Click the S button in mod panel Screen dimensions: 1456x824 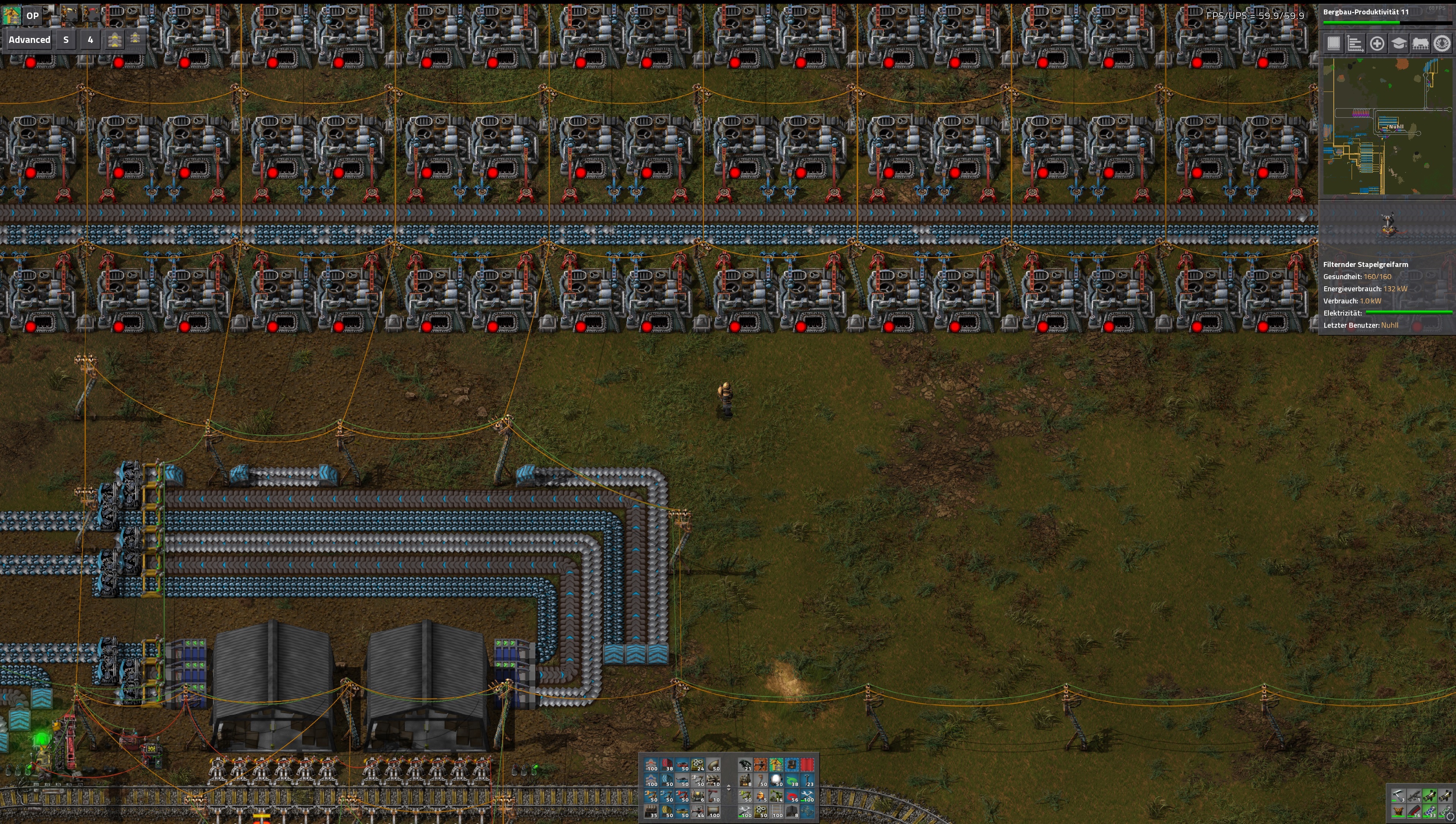coord(66,39)
